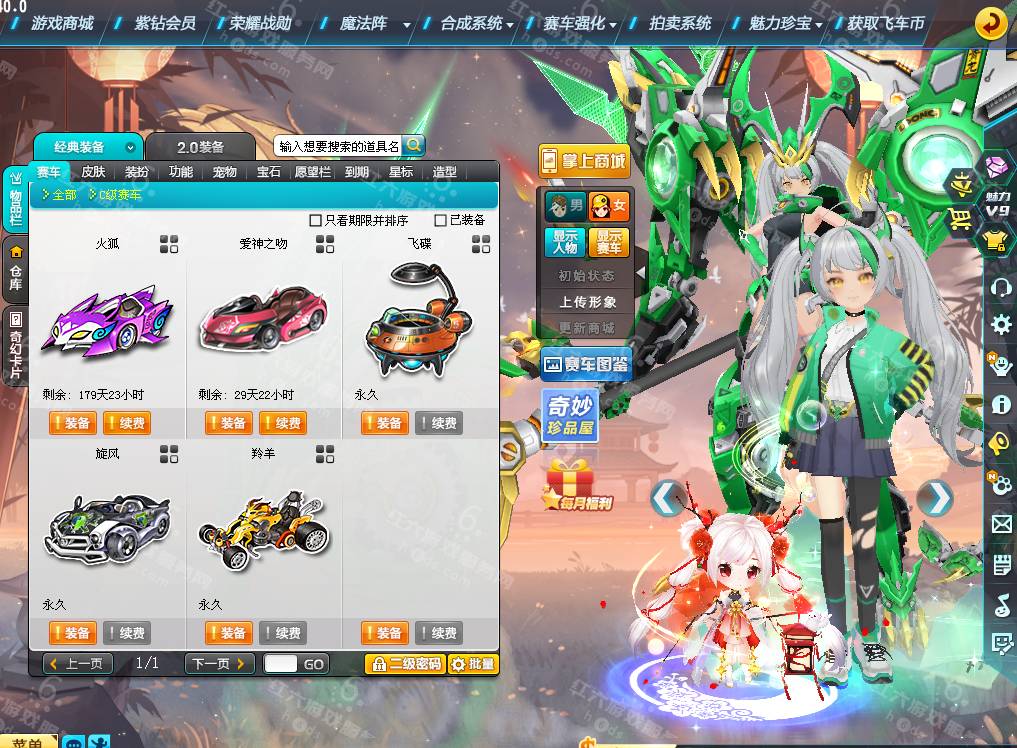
Task: Toggle the 已装备 checkbox
Action: click(441, 220)
